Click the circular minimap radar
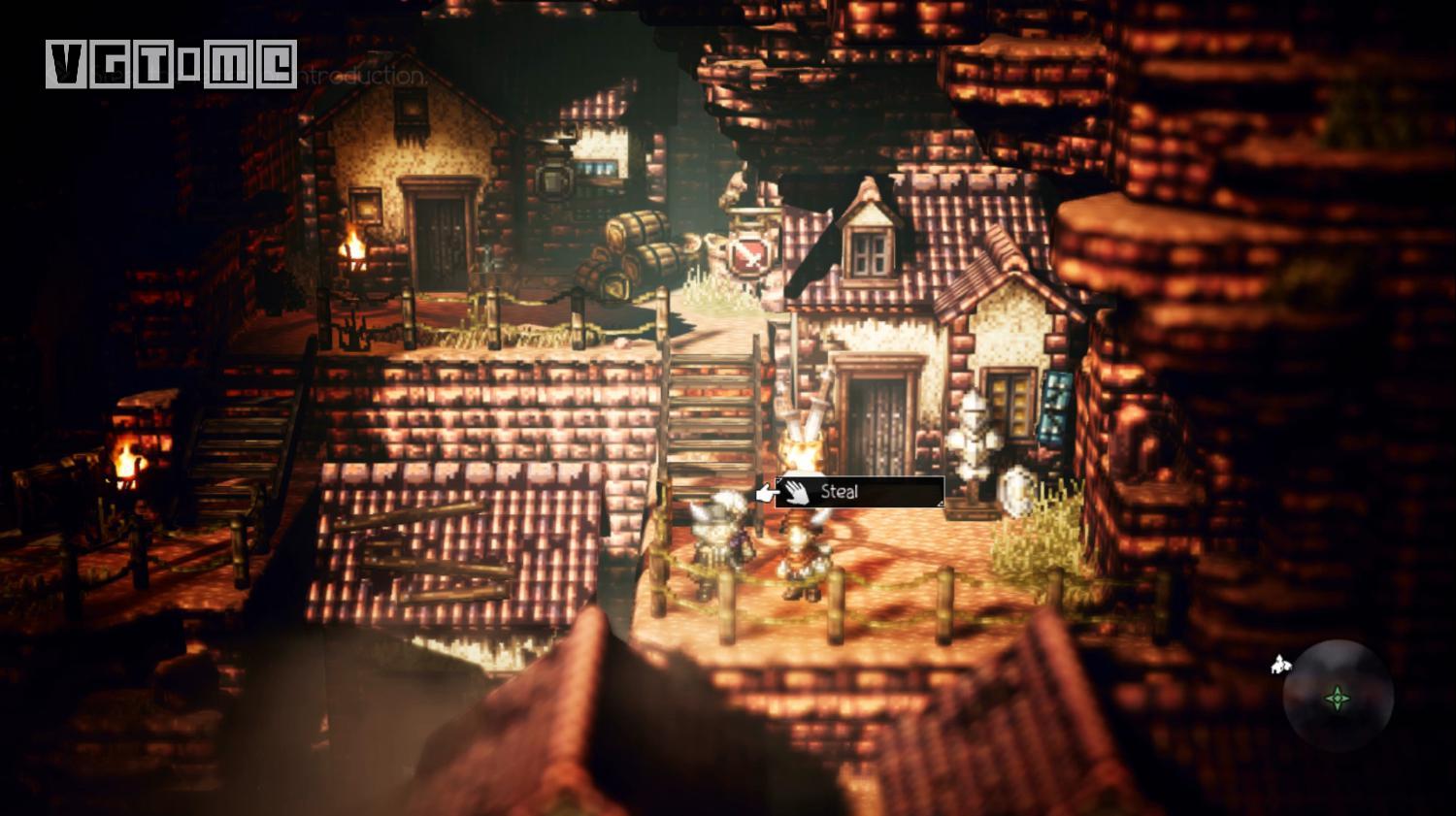This screenshot has height=816, width=1456. (1338, 696)
